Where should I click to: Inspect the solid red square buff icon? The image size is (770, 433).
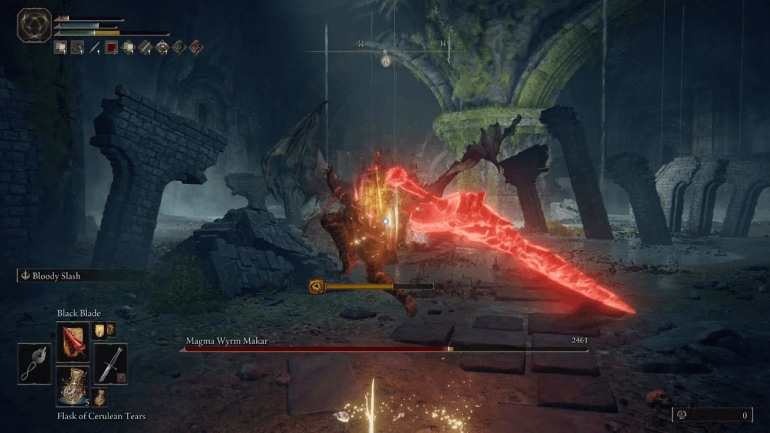pos(112,46)
